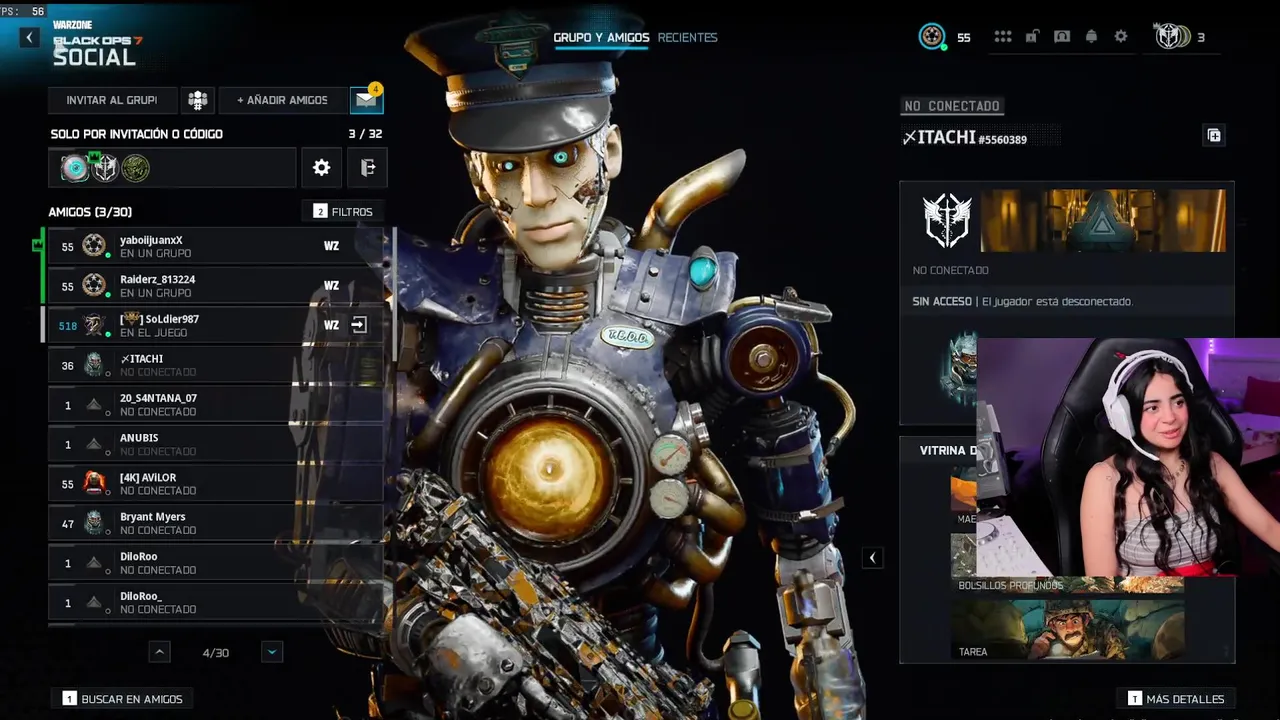The height and width of the screenshot is (720, 1280).
Task: Show next friends page with down arrow
Action: tap(271, 652)
